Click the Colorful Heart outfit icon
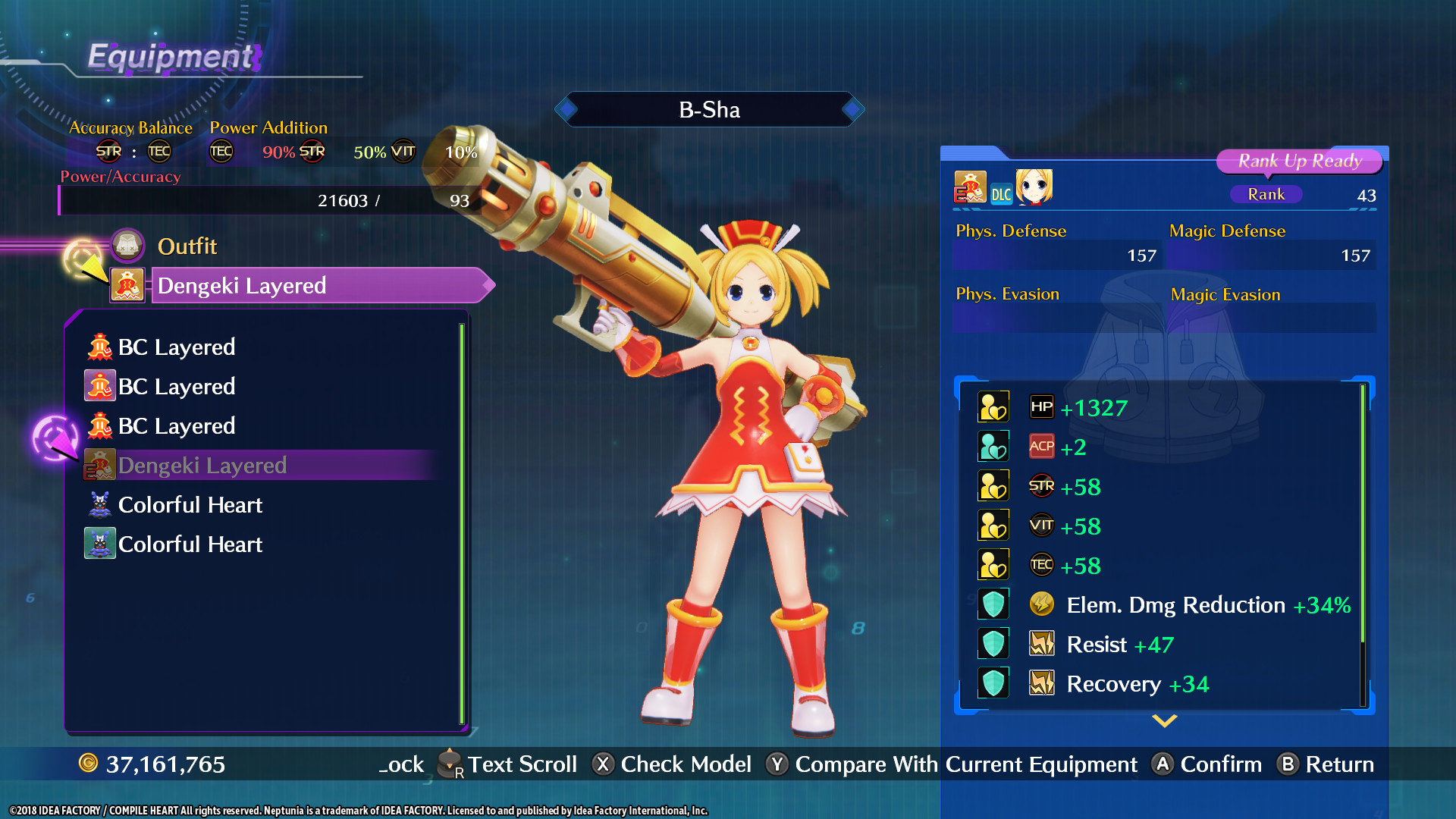The width and height of the screenshot is (1456, 819). click(99, 504)
